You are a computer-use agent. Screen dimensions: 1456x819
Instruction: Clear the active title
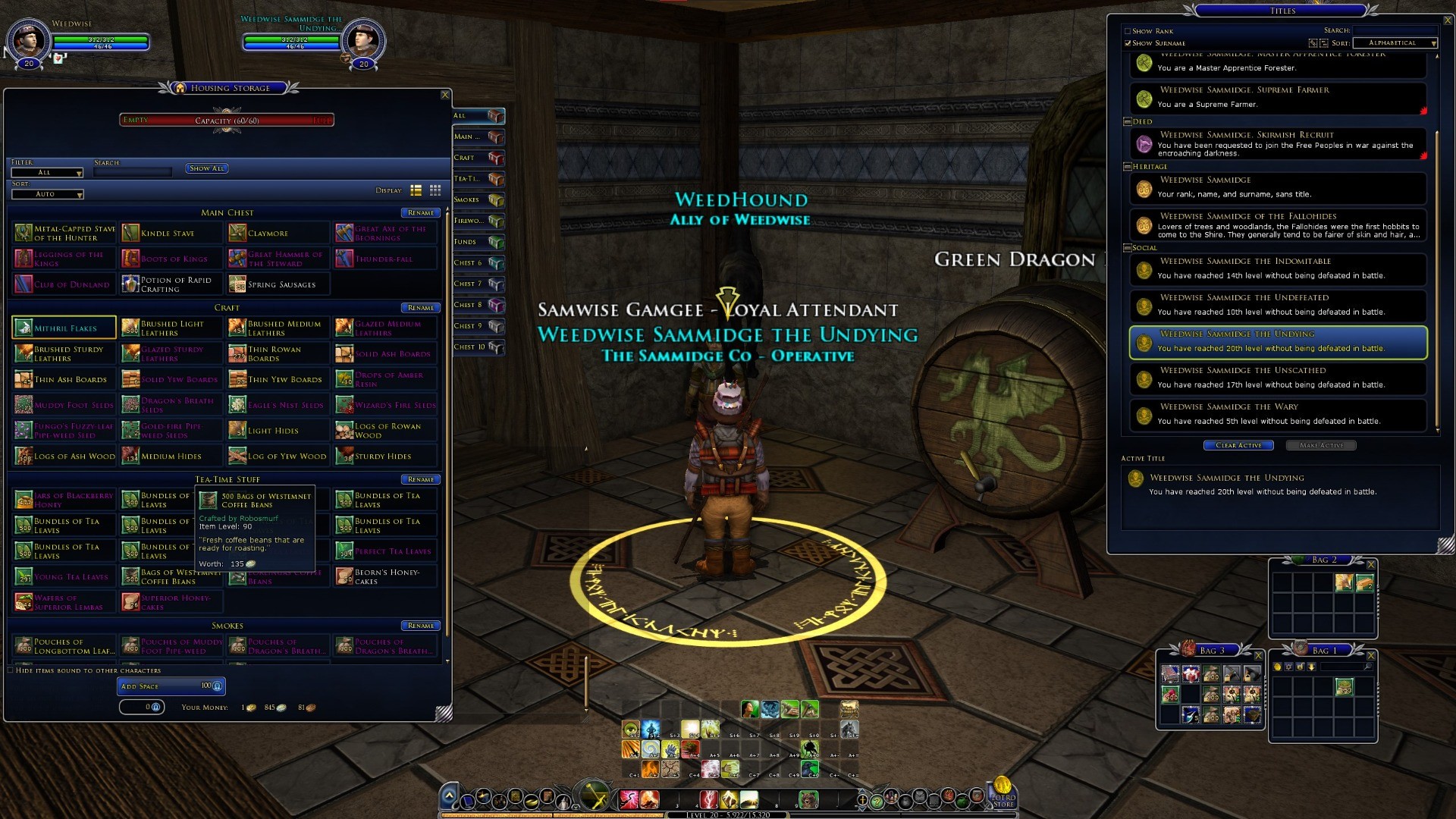[x=1238, y=446]
